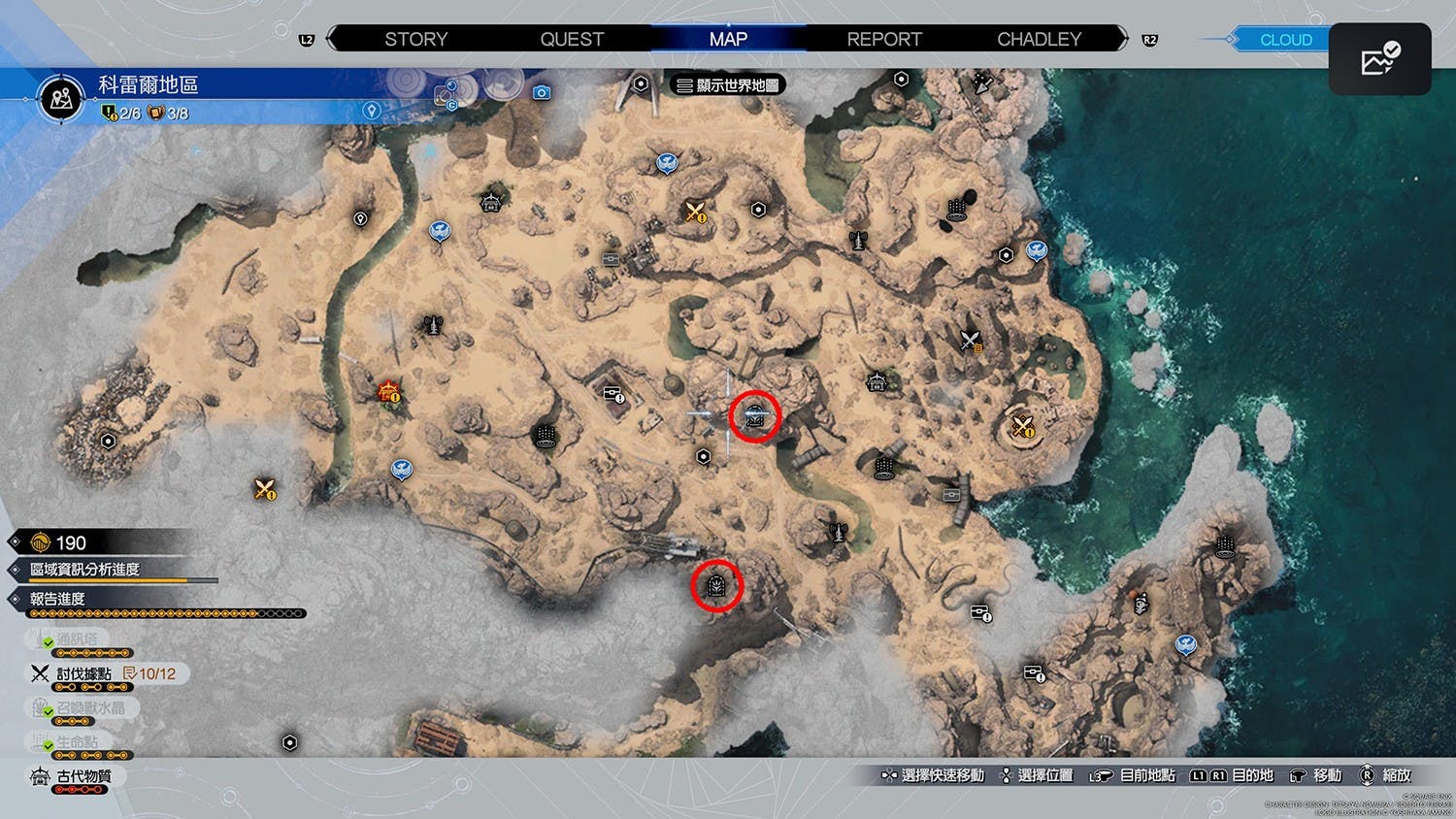Select the shrine marker under the crosshair
The height and width of the screenshot is (819, 1456).
tap(755, 416)
